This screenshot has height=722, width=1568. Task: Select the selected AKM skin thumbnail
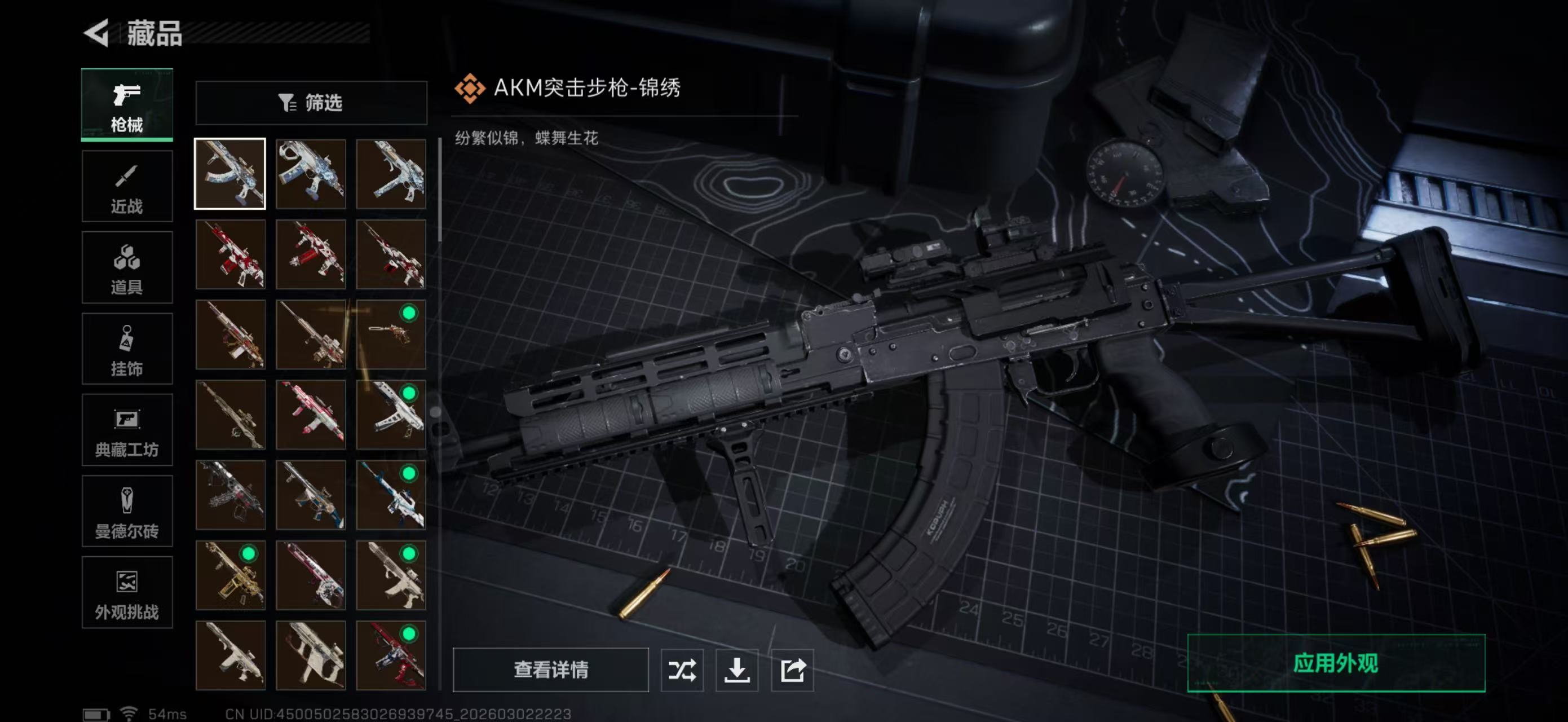pyautogui.click(x=230, y=175)
